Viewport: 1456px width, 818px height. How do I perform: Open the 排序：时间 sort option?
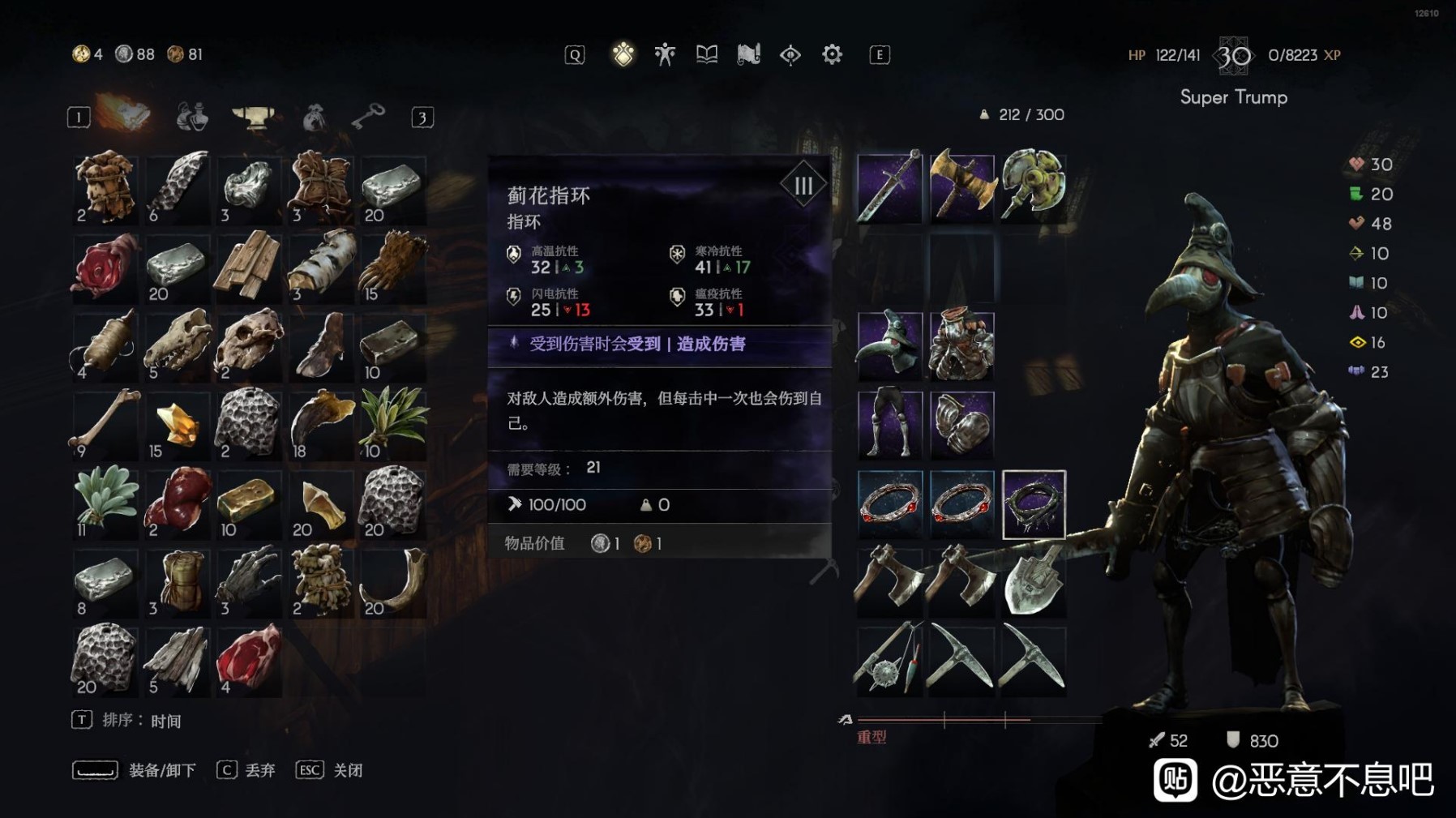(x=130, y=718)
